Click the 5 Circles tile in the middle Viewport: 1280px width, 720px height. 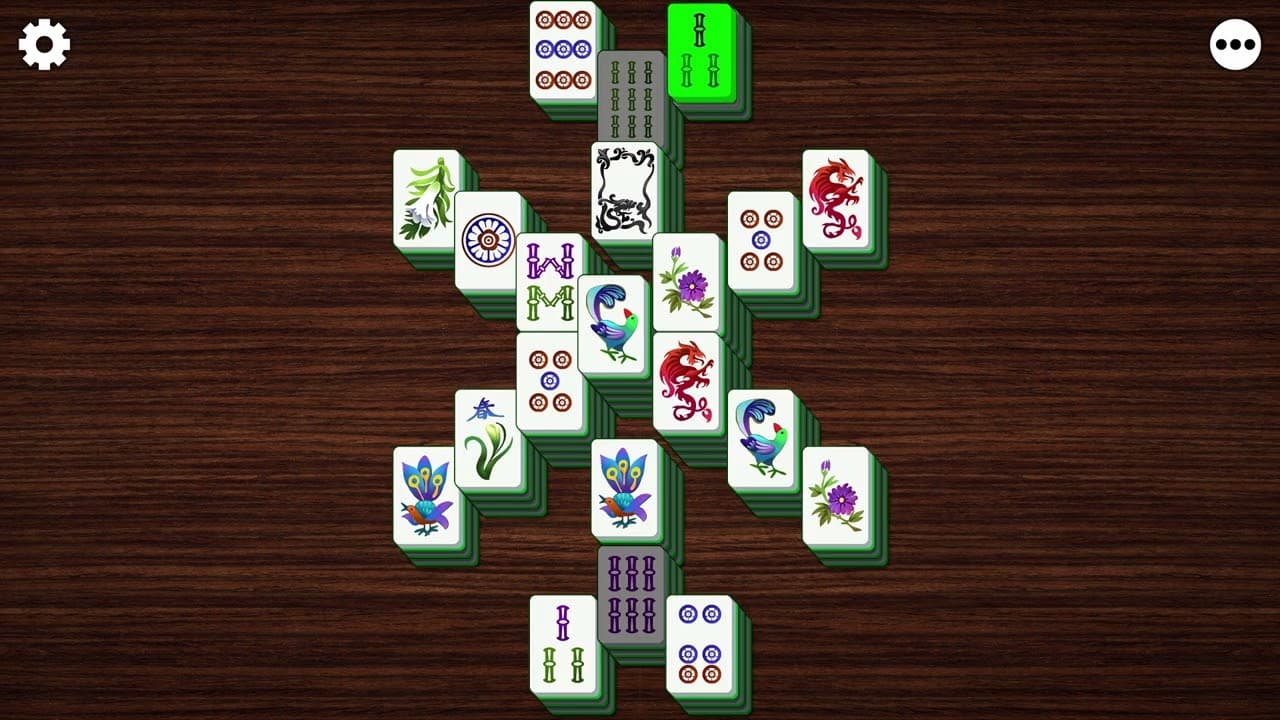point(550,378)
